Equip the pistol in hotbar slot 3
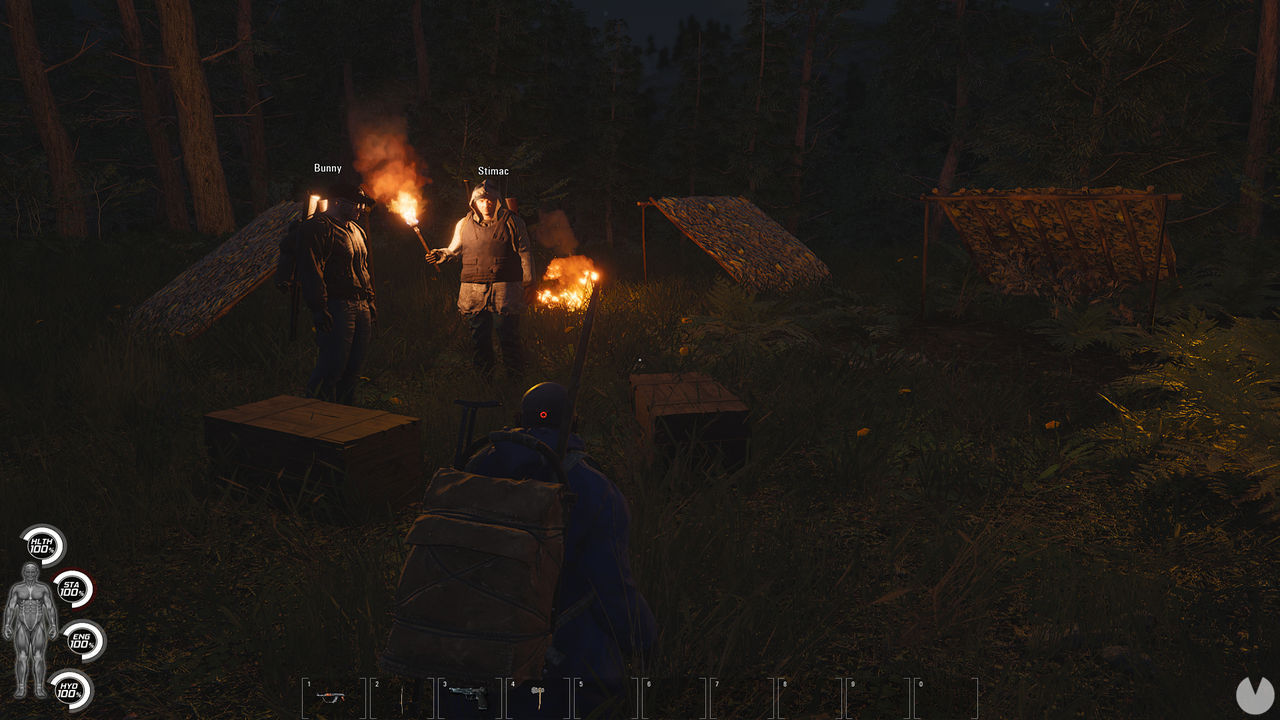1280x720 pixels. point(468,698)
